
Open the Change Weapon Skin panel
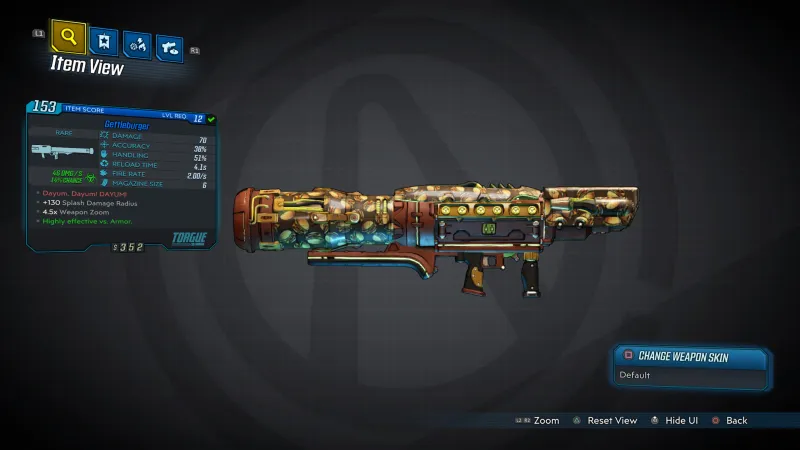[690, 355]
